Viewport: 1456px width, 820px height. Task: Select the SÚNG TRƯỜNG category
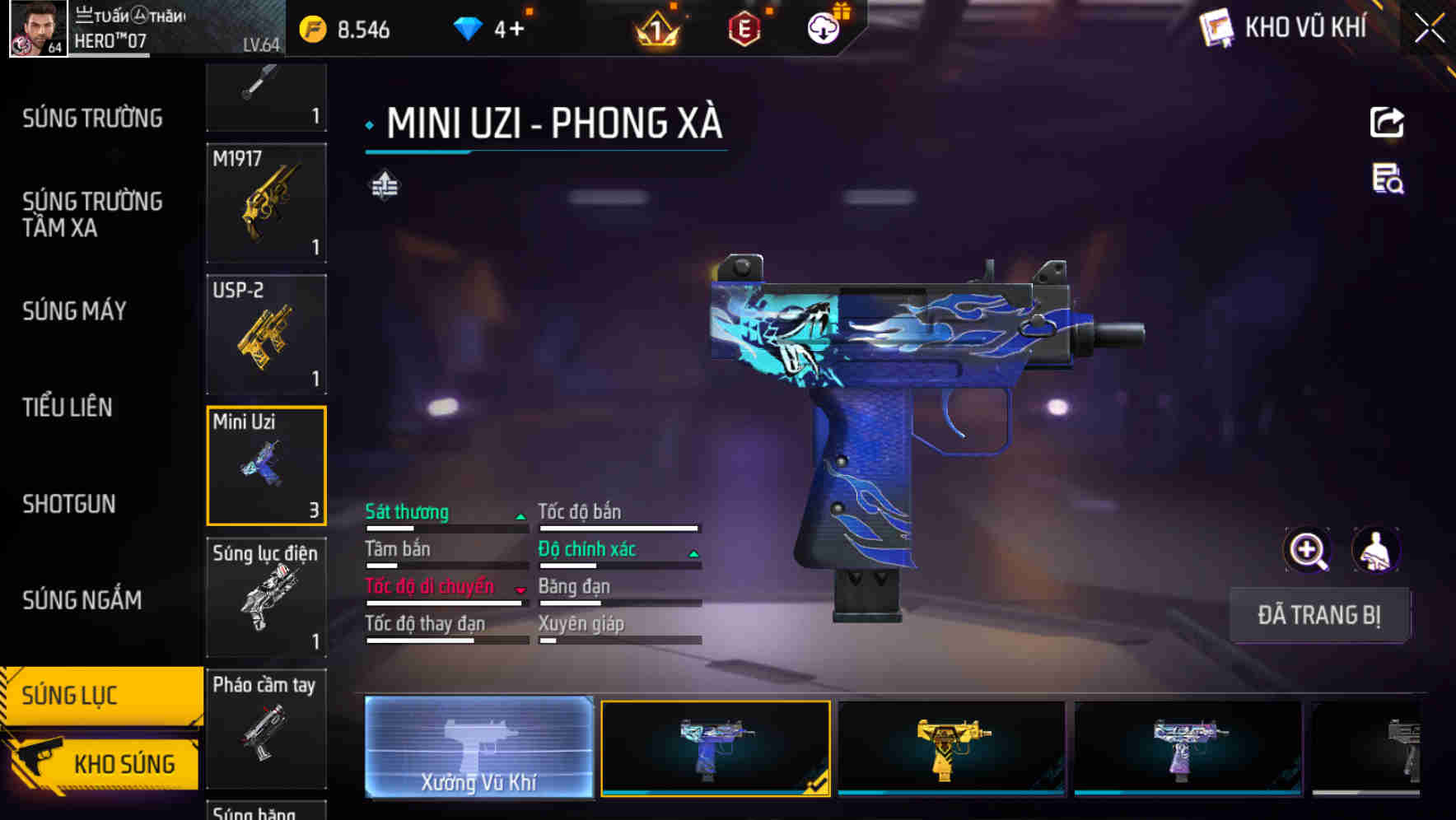[91, 118]
